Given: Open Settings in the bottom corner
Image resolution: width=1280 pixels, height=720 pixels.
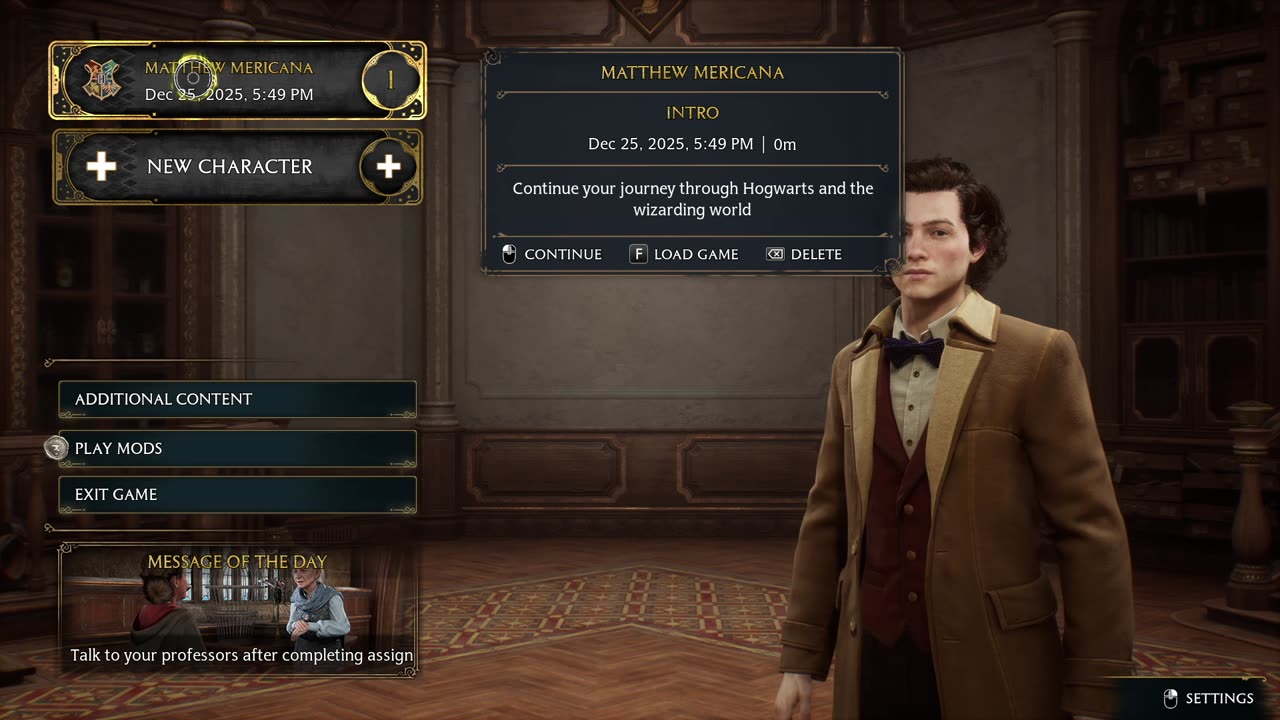Looking at the screenshot, I should (x=1209, y=698).
